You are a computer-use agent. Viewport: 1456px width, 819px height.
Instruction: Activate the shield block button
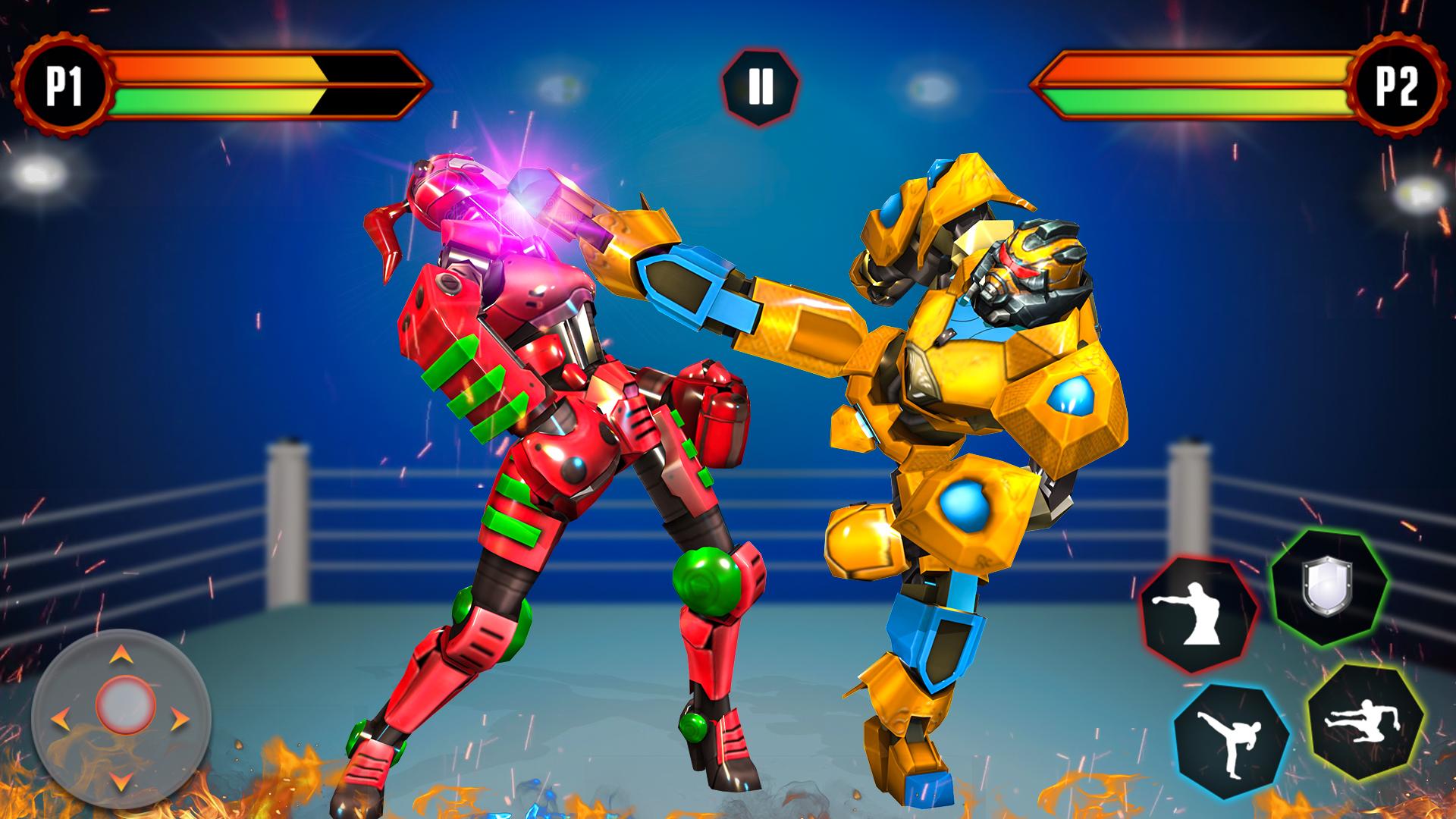[1329, 588]
